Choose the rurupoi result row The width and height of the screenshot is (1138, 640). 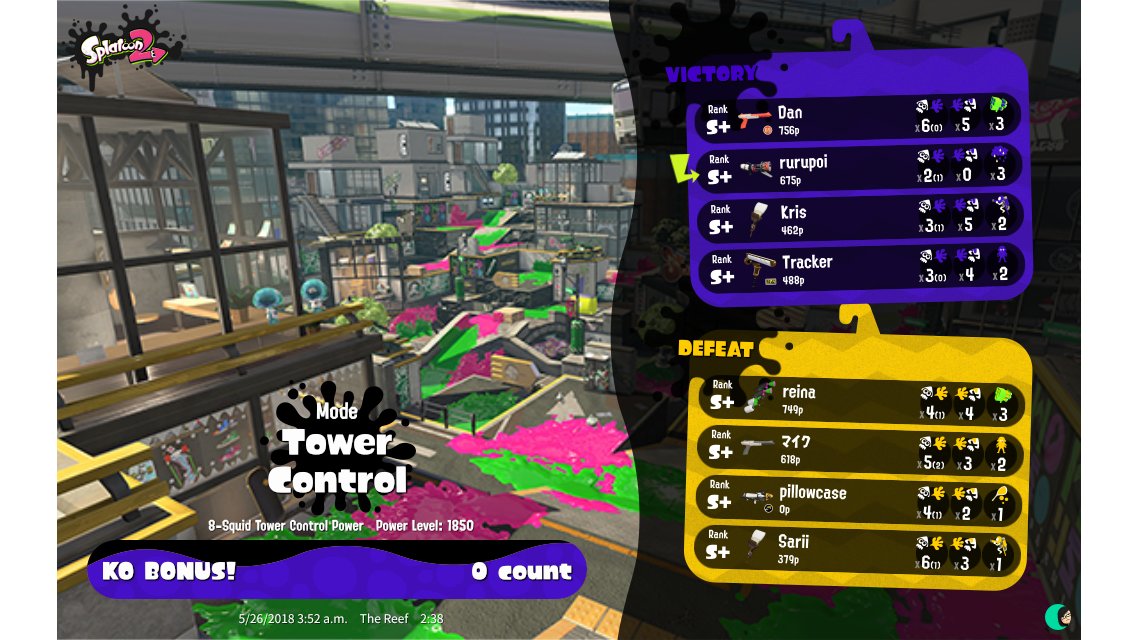[x=859, y=168]
